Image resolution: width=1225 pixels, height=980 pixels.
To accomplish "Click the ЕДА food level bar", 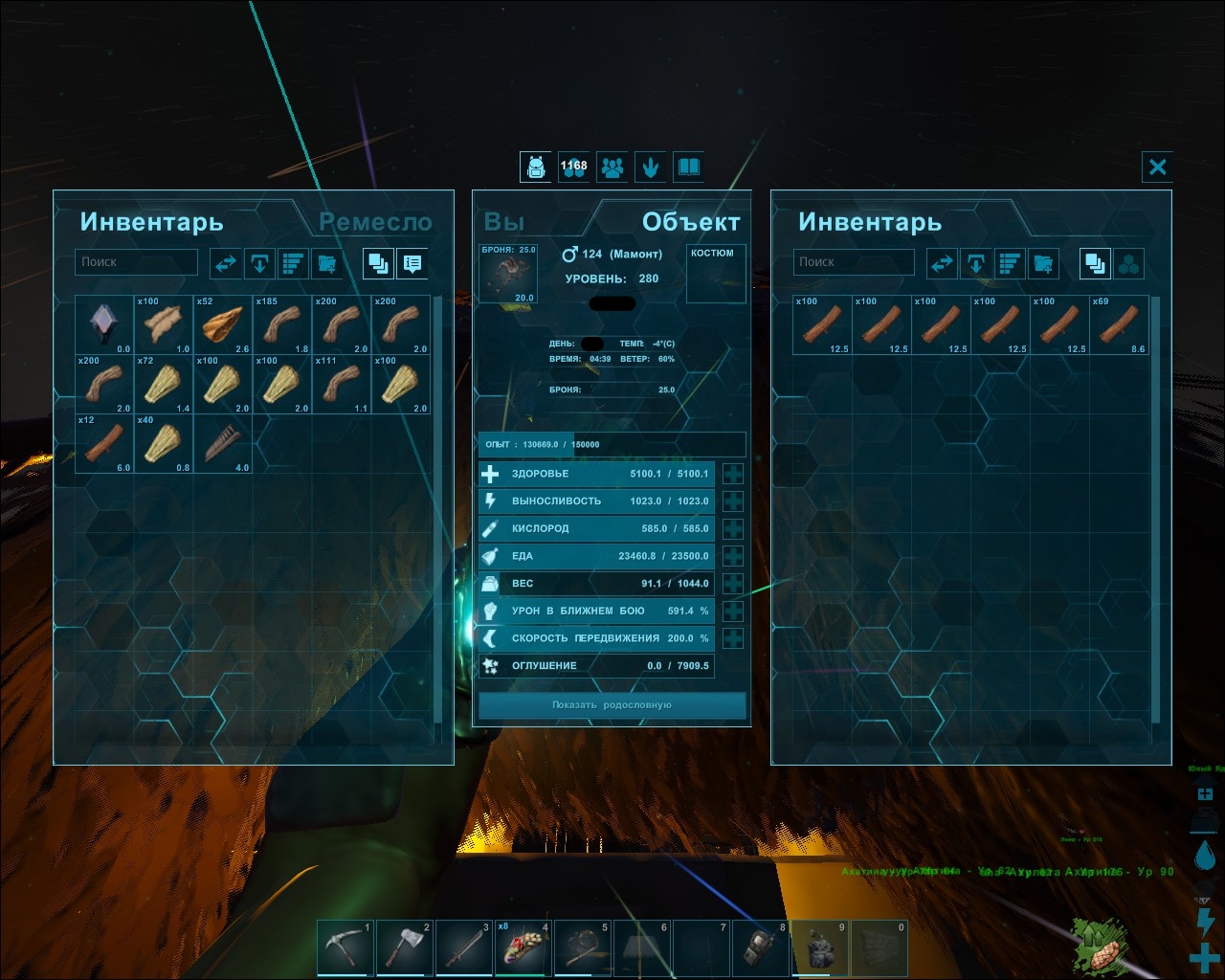I will point(593,556).
